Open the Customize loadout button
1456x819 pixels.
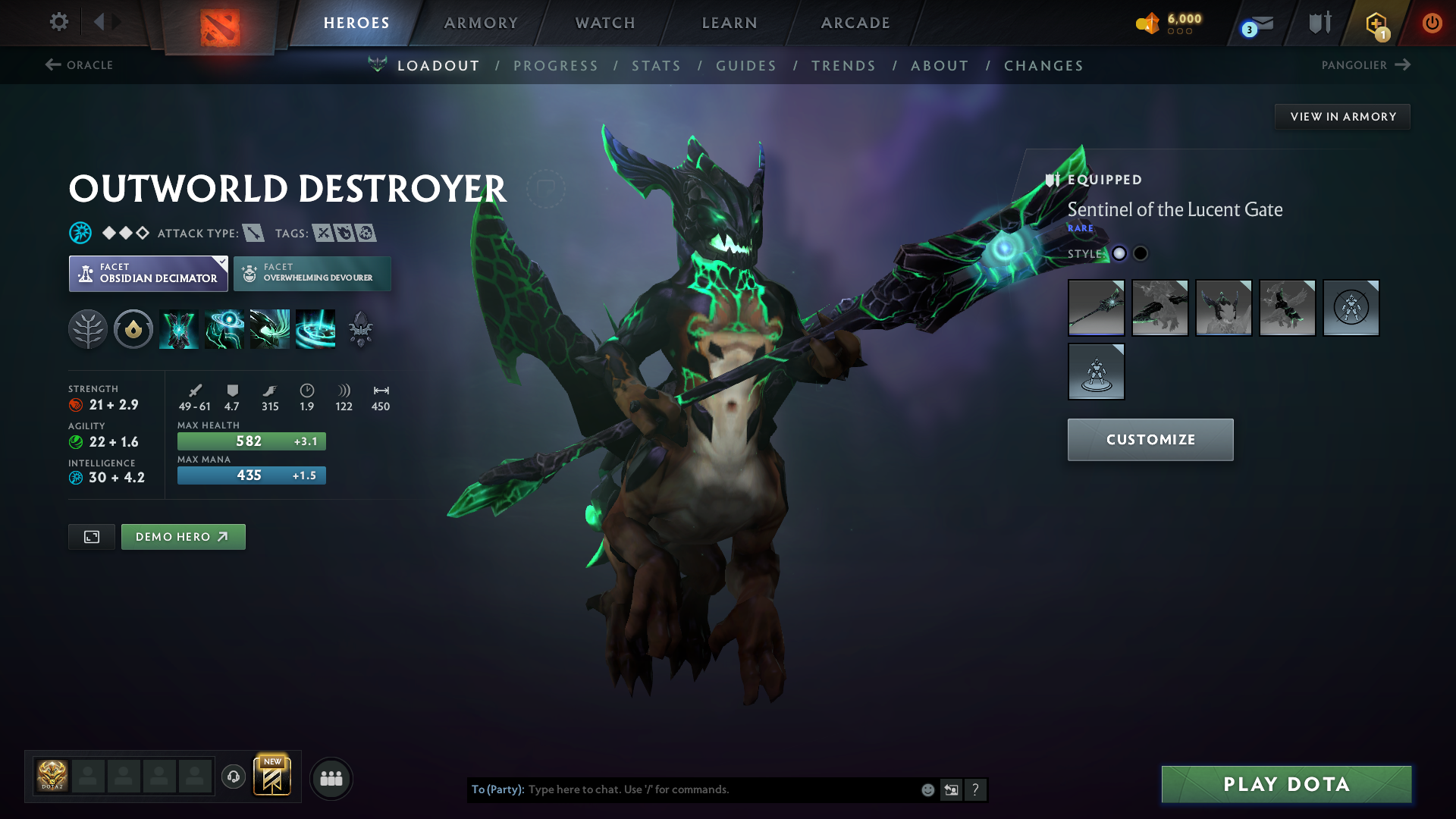[x=1150, y=440]
